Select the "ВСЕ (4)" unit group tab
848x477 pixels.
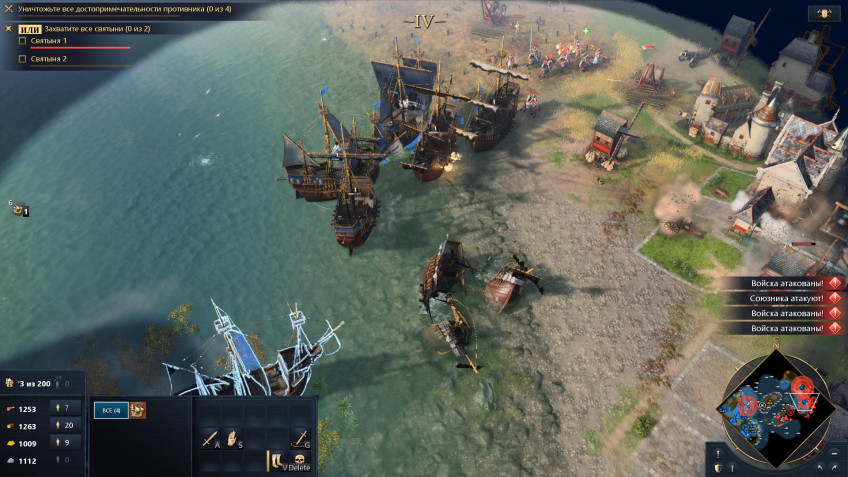110,410
